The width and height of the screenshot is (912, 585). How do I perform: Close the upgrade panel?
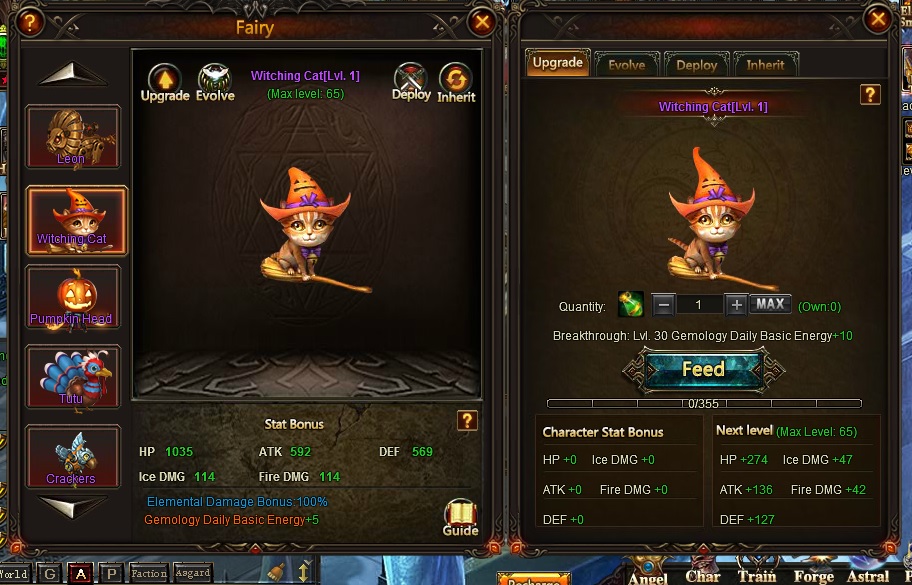click(878, 19)
